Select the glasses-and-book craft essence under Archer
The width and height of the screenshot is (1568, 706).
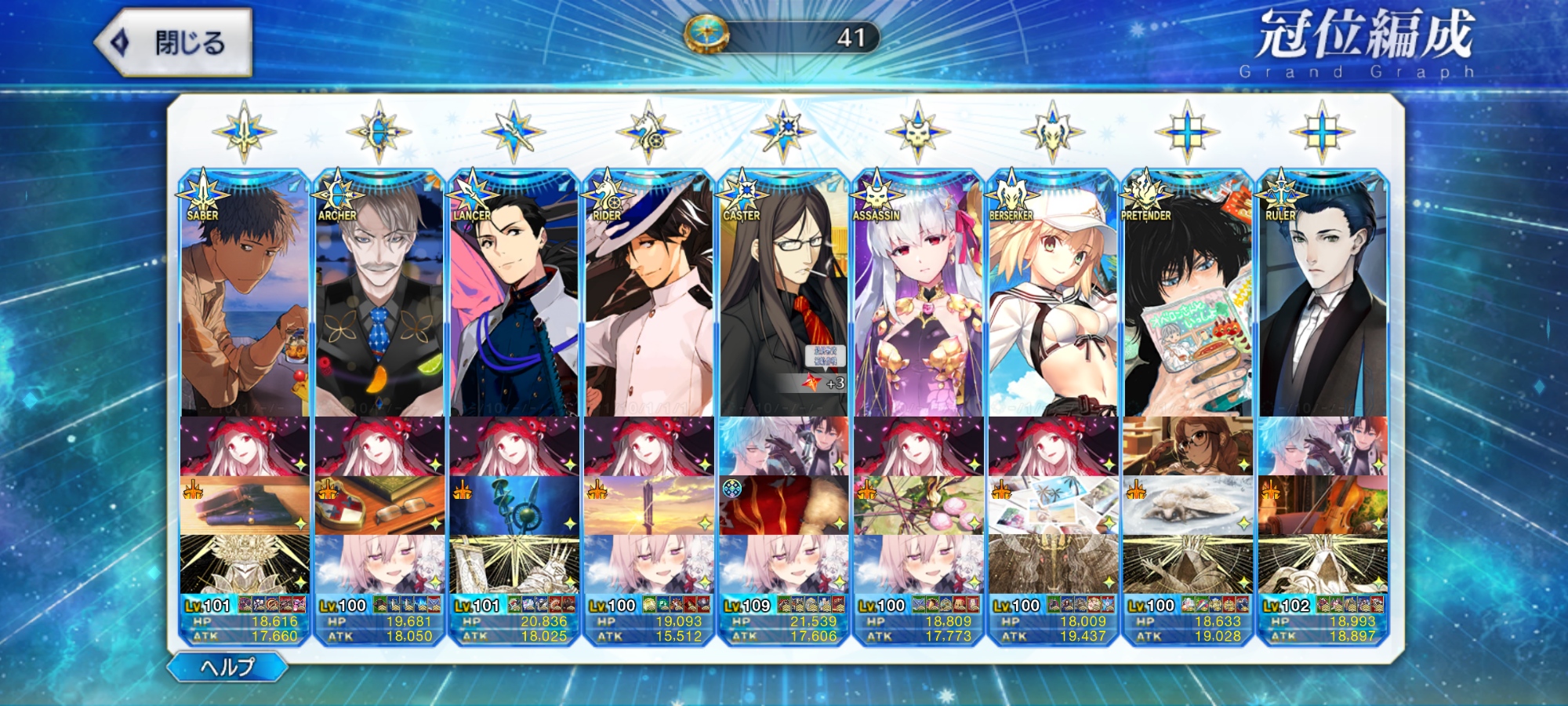pyautogui.click(x=379, y=505)
